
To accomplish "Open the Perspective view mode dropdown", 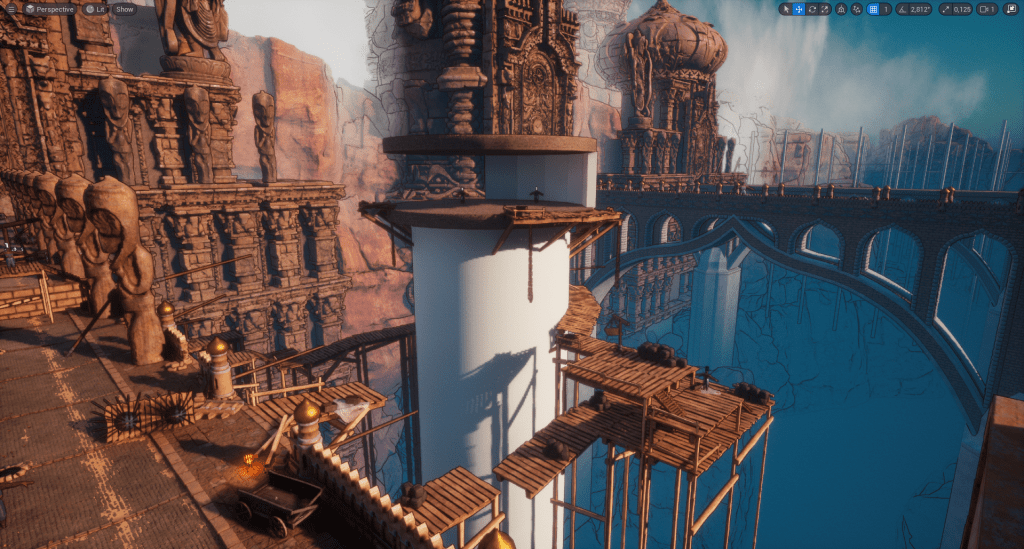I will click(50, 9).
